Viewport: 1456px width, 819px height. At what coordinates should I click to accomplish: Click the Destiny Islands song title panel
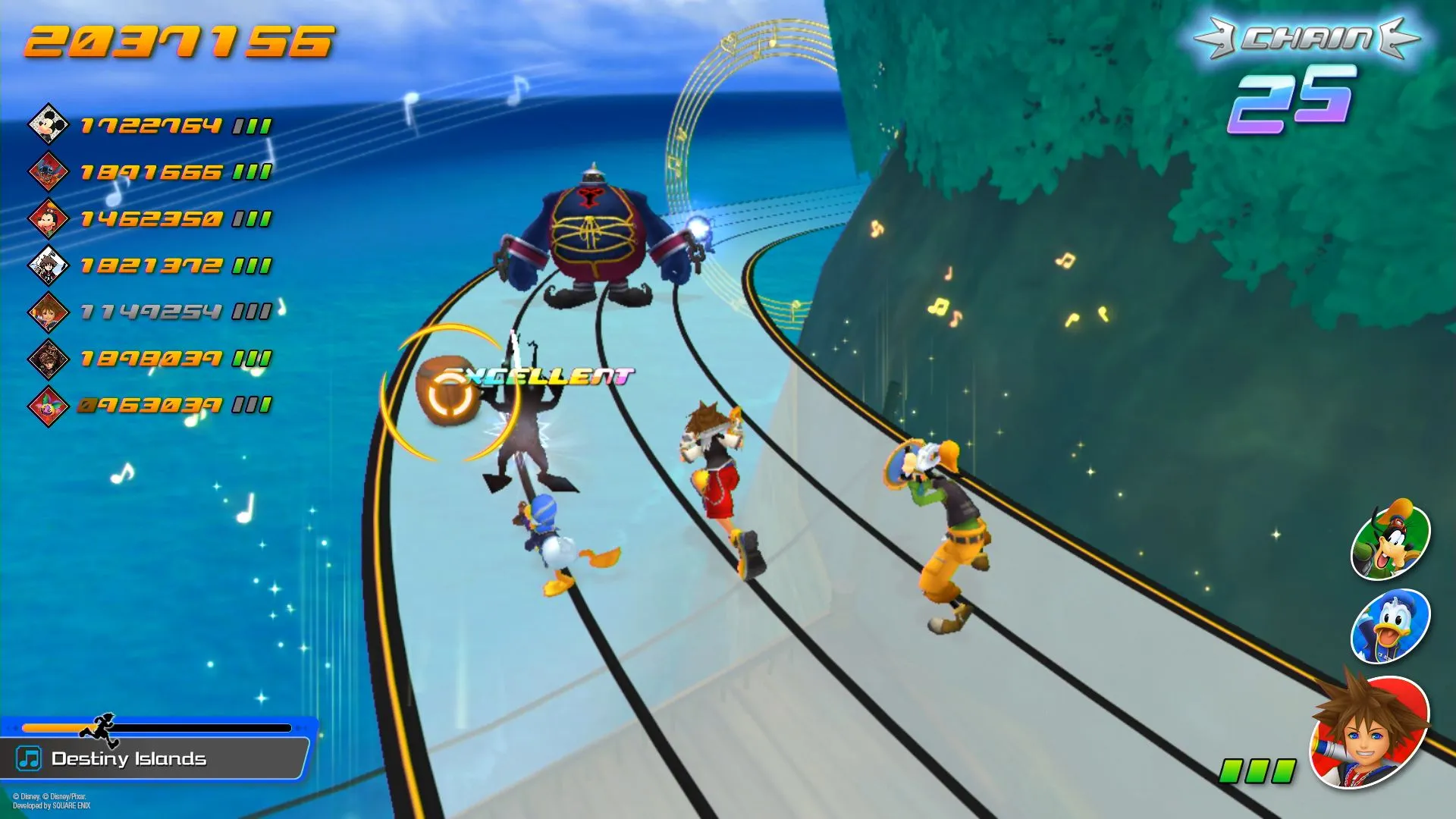click(x=155, y=758)
